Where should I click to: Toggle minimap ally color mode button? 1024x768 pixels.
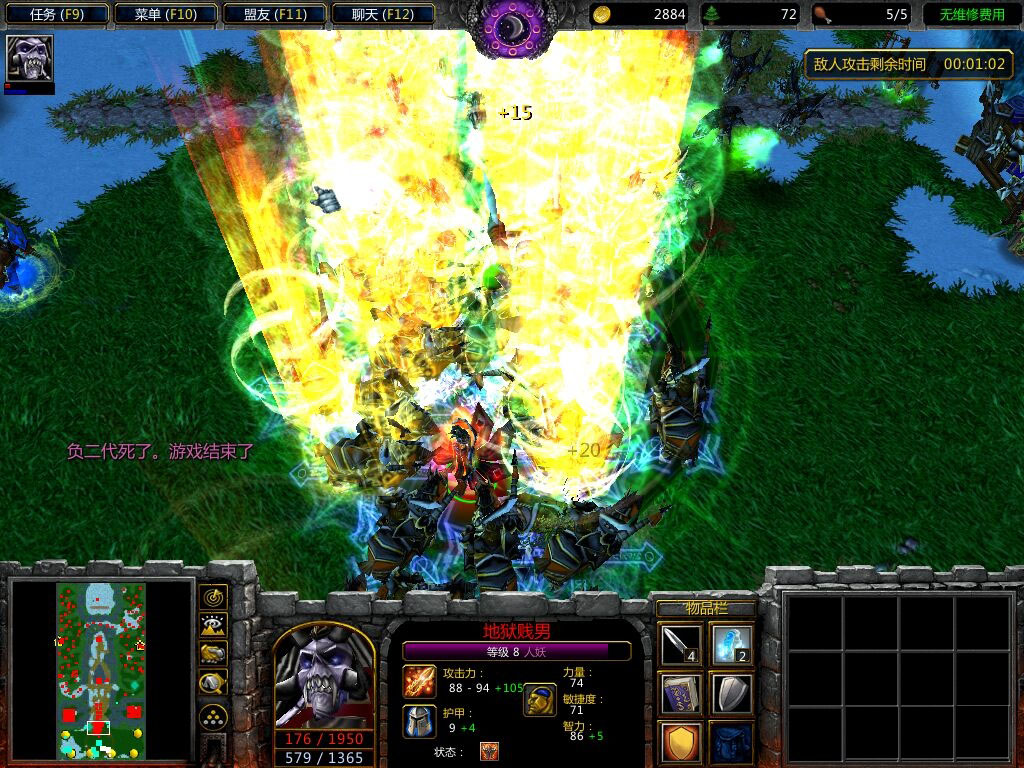point(213,653)
